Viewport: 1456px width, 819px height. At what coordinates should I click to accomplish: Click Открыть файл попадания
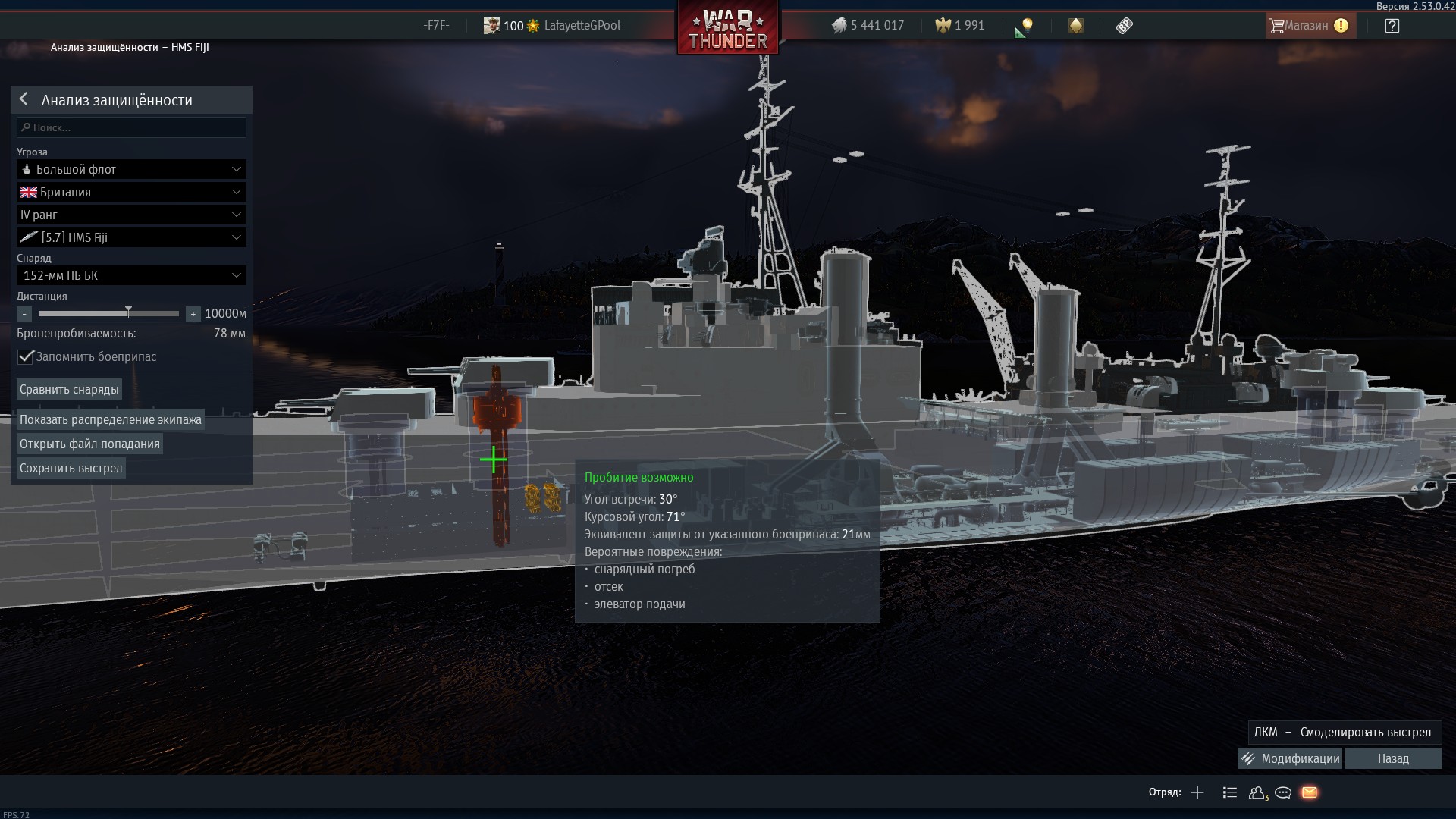pos(89,444)
